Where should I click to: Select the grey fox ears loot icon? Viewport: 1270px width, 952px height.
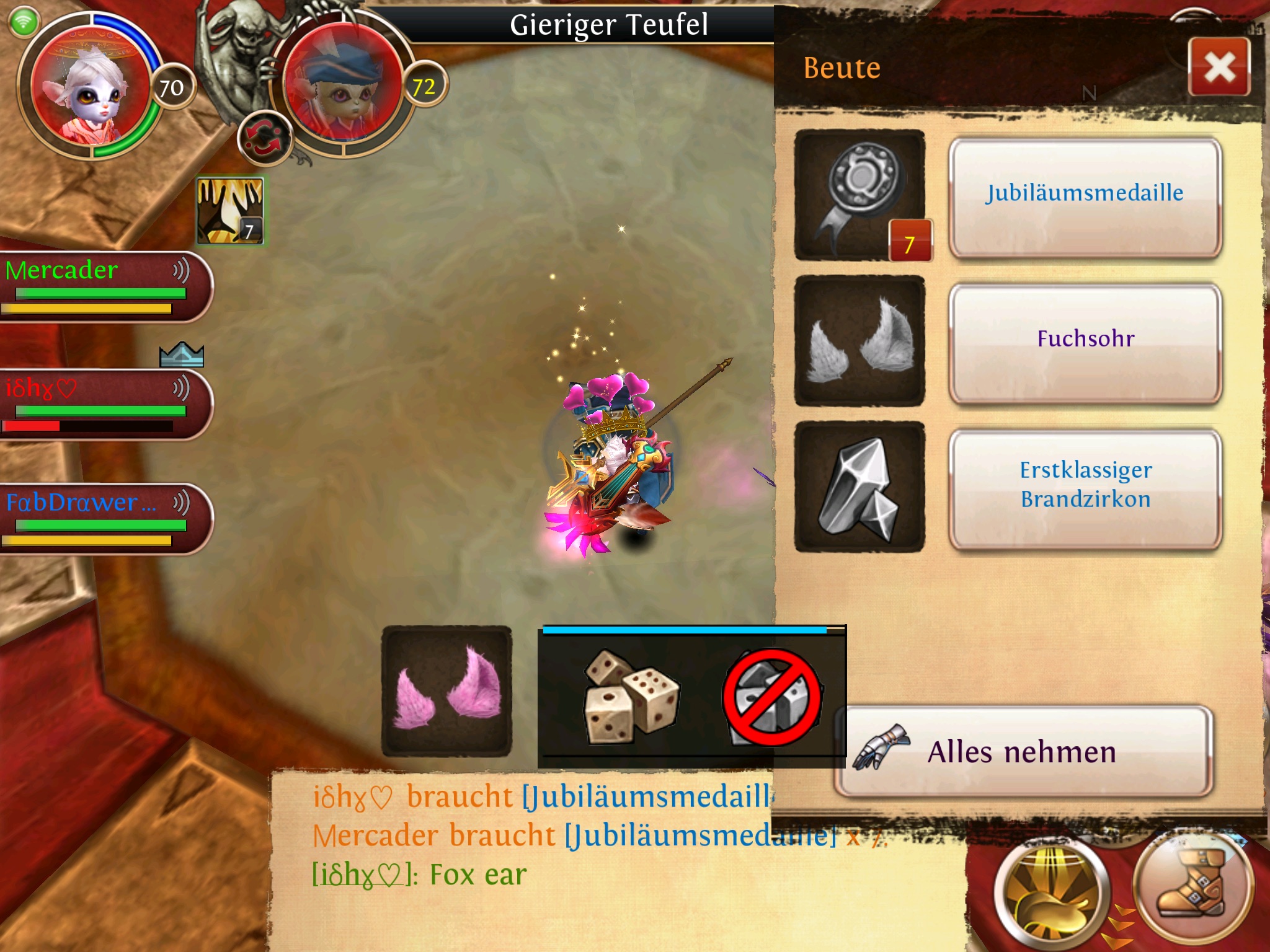click(859, 341)
